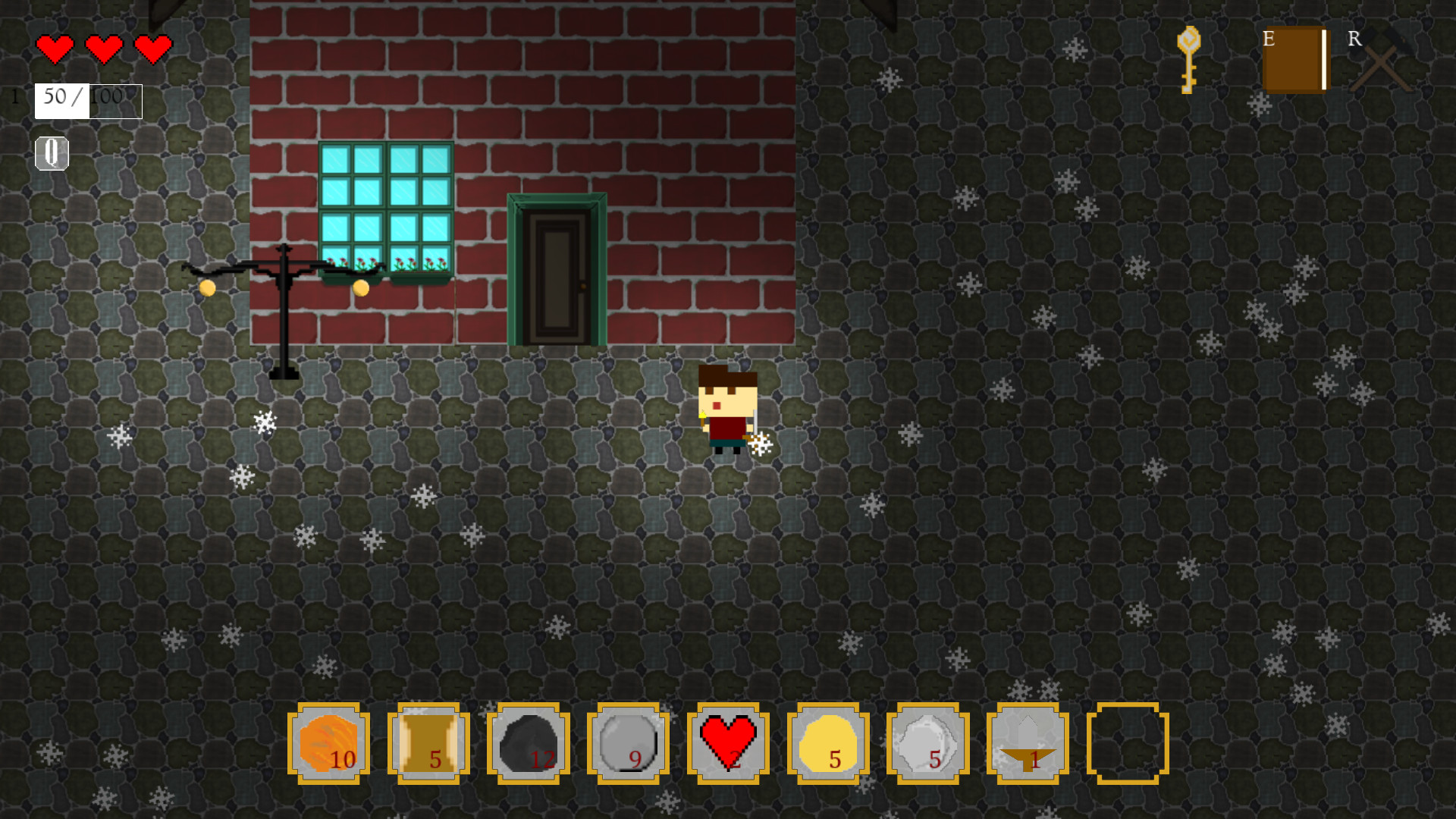1456x819 pixels.
Task: Select the gray stone stack of 9
Action: (x=628, y=743)
